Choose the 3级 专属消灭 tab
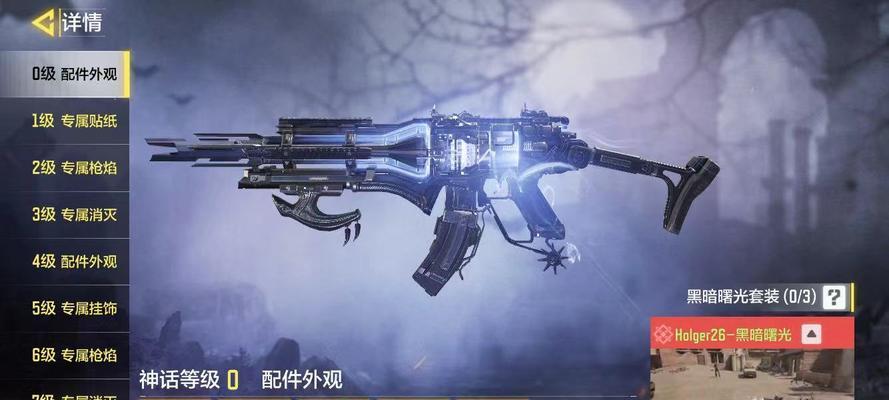 (64, 214)
